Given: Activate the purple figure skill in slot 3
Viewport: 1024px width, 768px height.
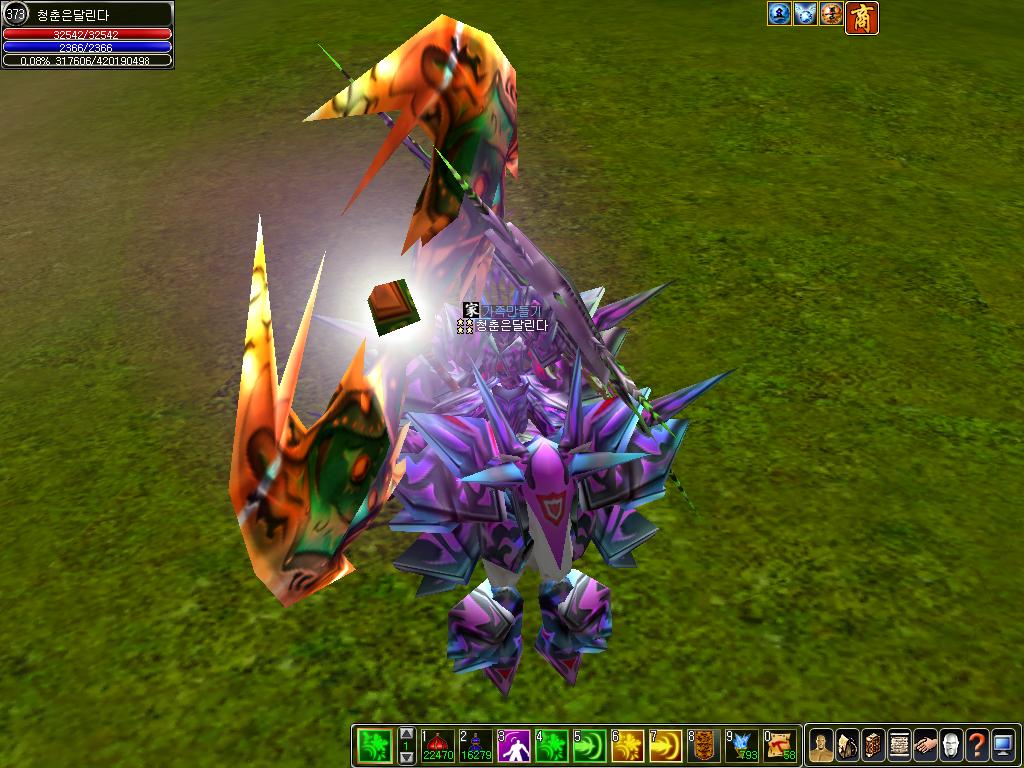Looking at the screenshot, I should pyautogui.click(x=513, y=745).
